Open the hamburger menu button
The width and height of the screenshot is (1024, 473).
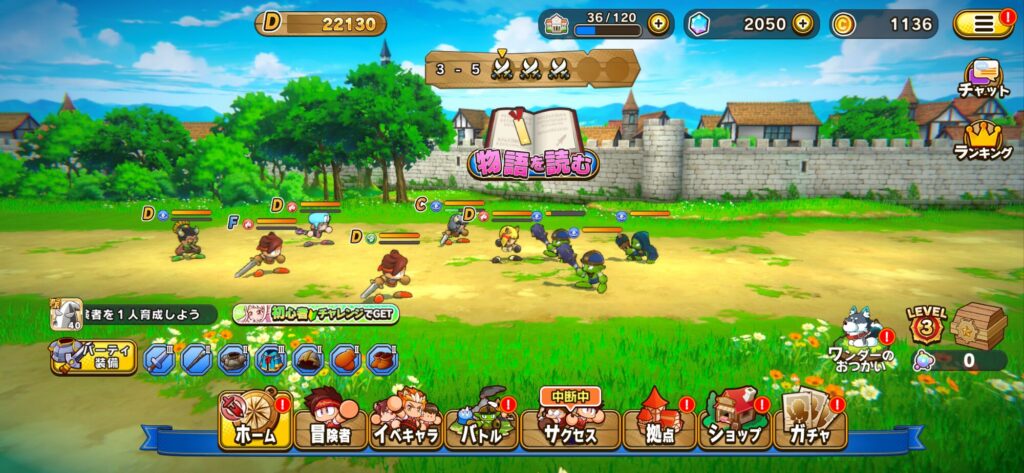tap(983, 24)
